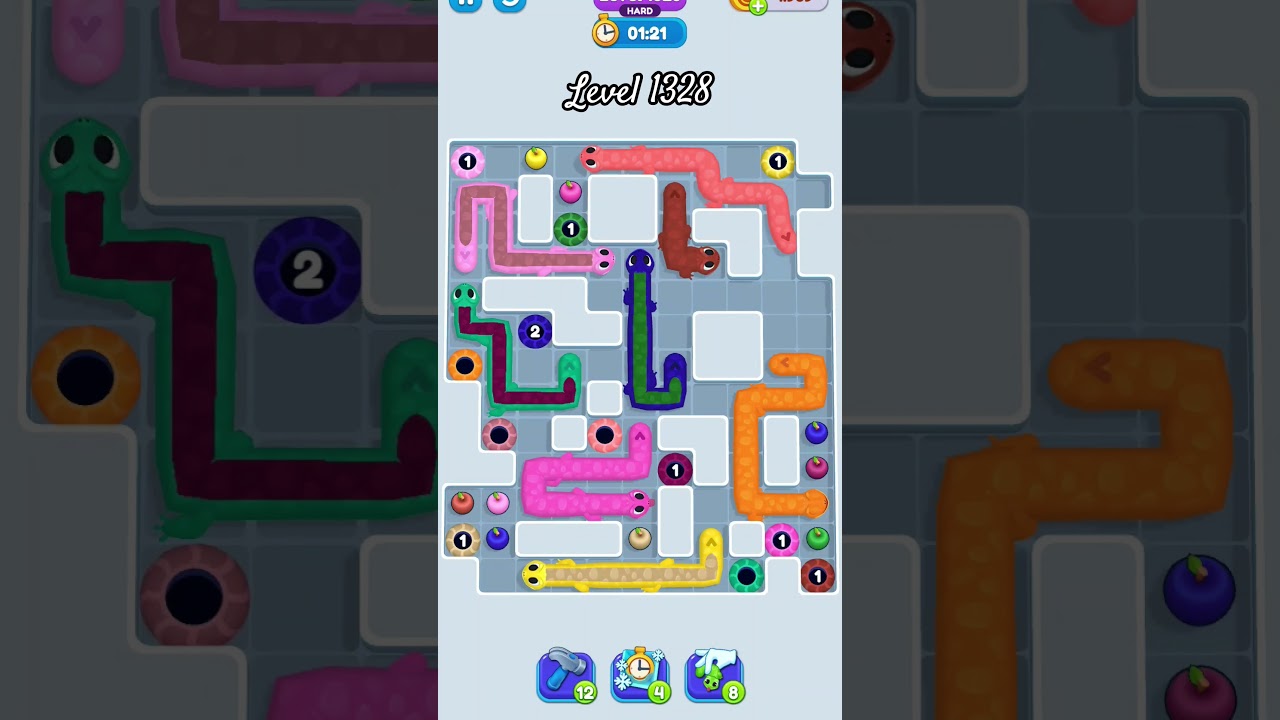Use the snake-removal glove booster
The width and height of the screenshot is (1280, 720).
[714, 673]
